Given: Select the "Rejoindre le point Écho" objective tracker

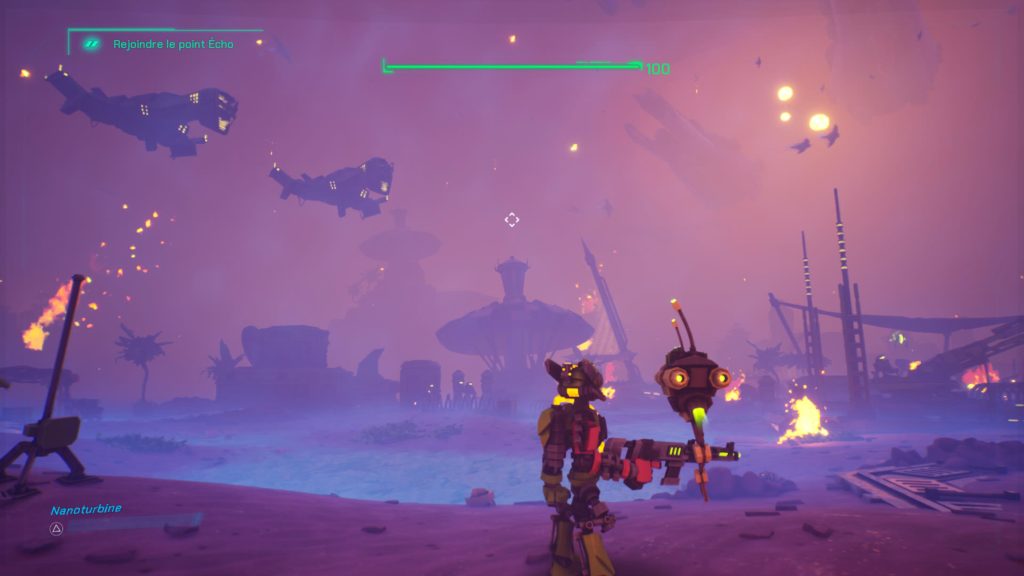Looking at the screenshot, I should click(x=172, y=44).
